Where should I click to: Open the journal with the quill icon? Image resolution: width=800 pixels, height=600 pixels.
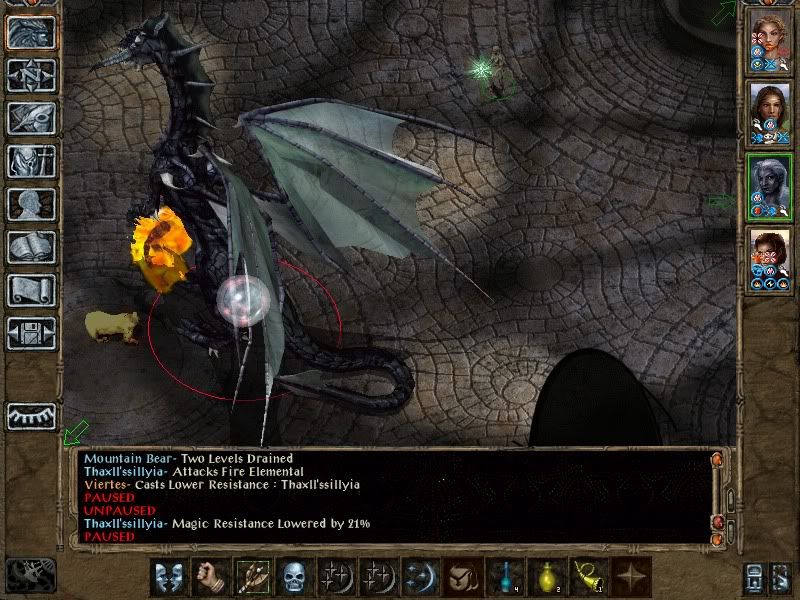31,118
